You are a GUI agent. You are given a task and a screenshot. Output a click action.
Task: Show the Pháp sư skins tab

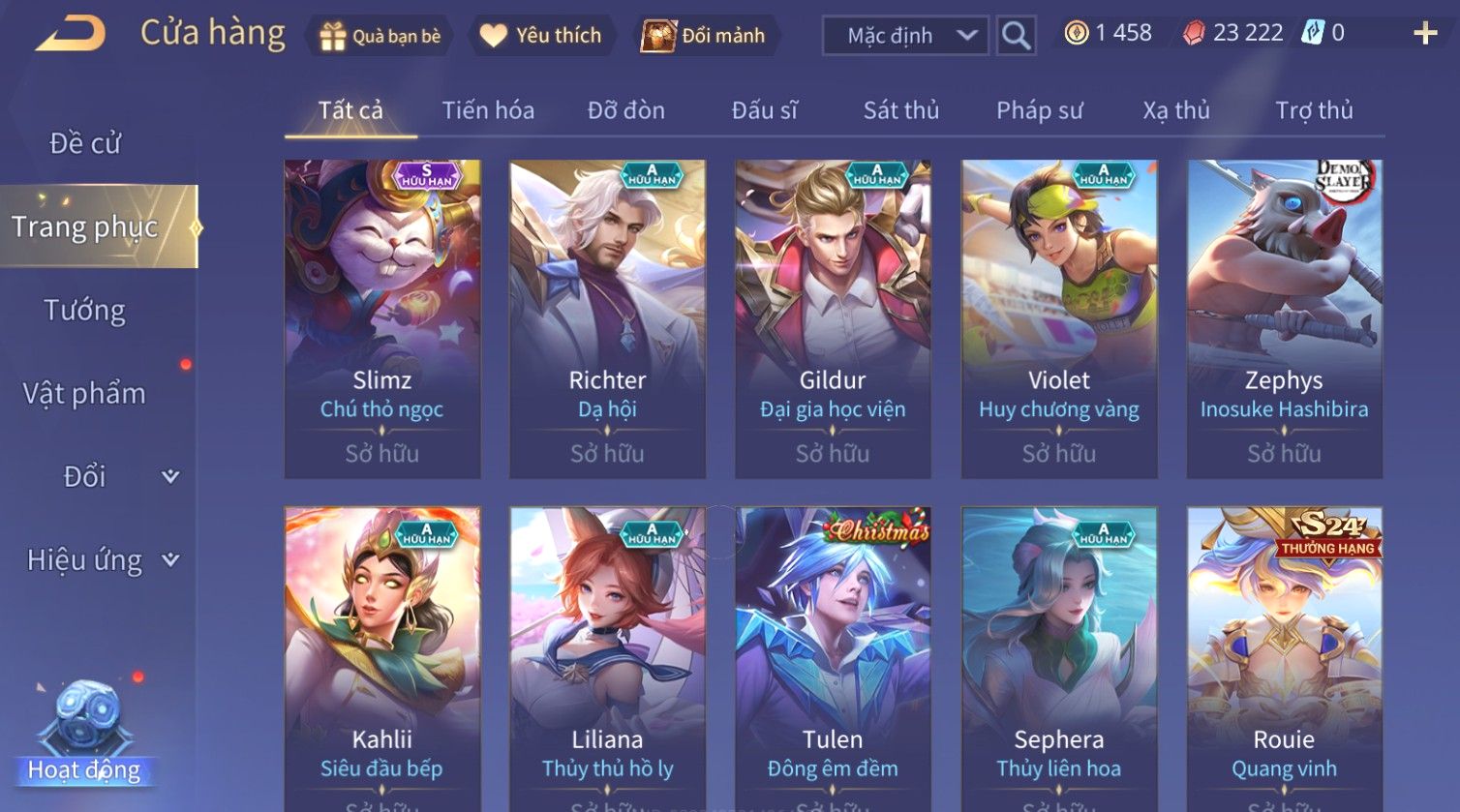(x=1039, y=110)
